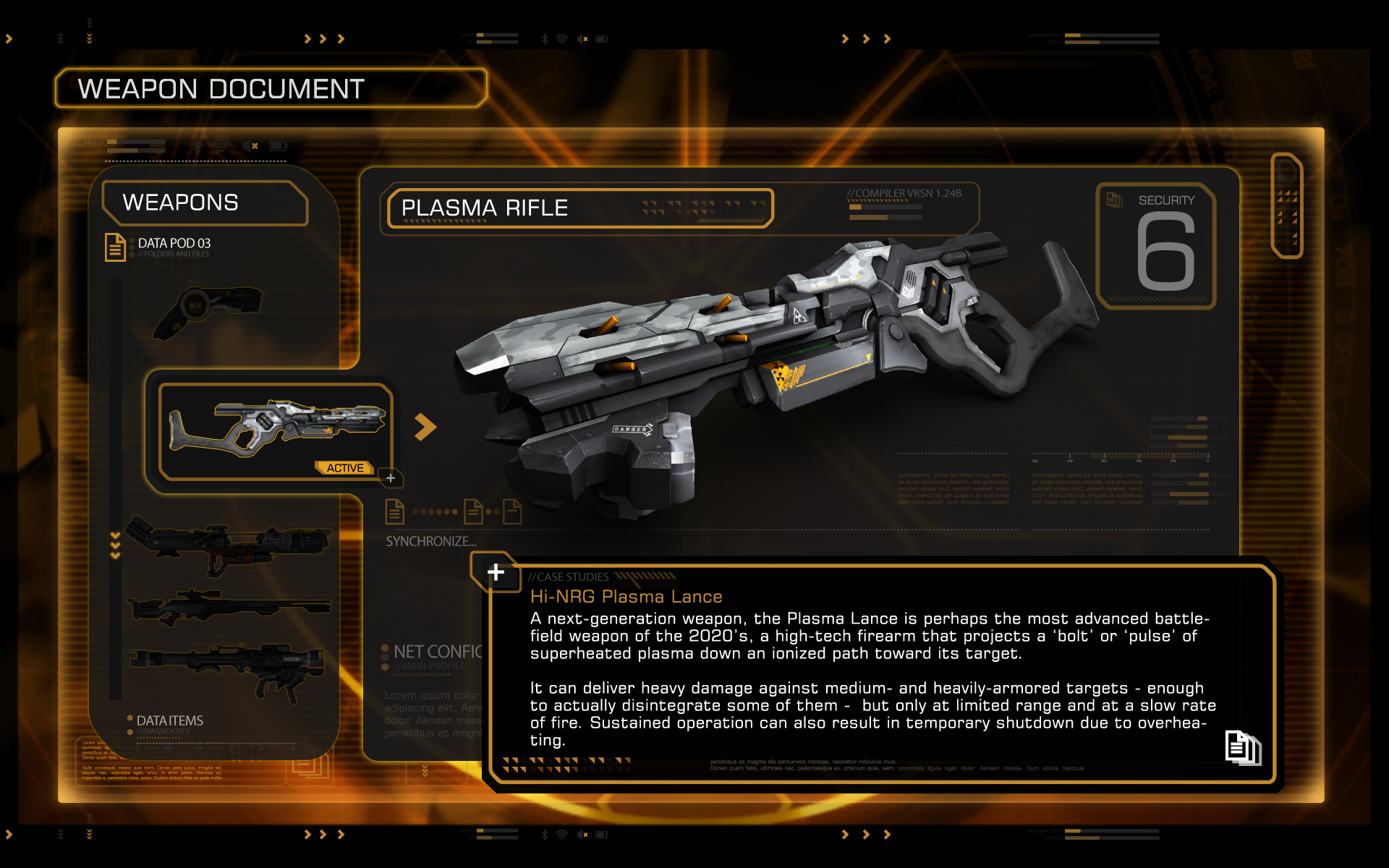
Task: Choose the pistol weapon thumbnail
Action: pyautogui.click(x=208, y=311)
